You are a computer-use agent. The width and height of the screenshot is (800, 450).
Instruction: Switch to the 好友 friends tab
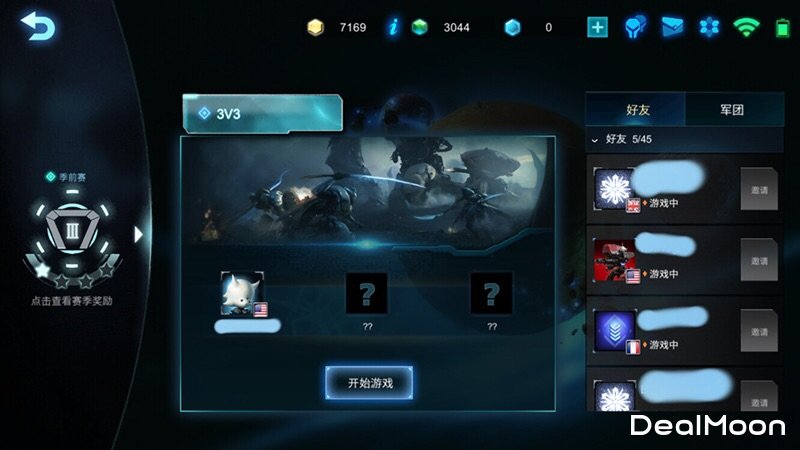point(635,109)
